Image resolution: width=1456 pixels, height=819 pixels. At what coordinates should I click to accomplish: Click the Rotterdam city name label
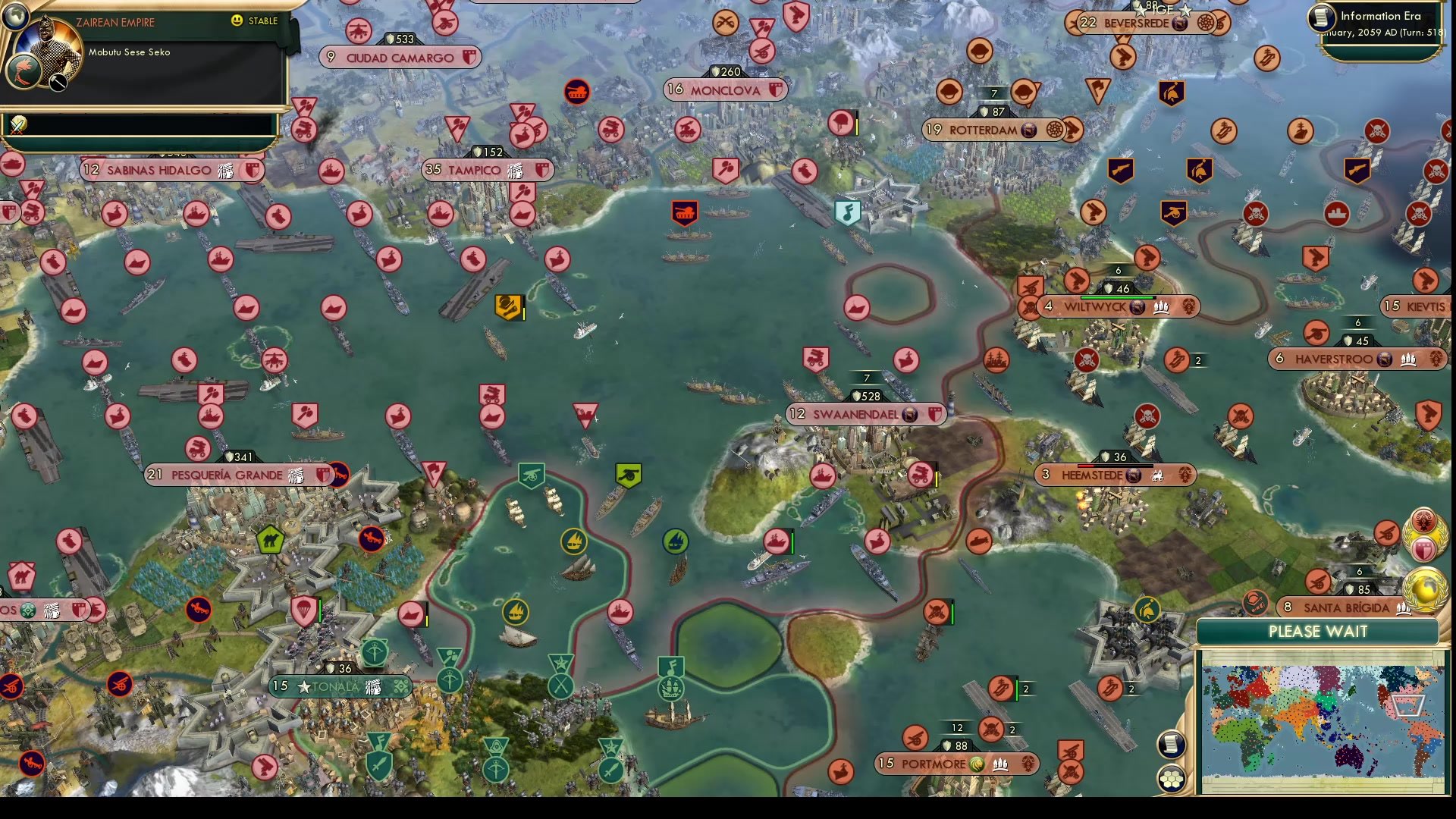[x=983, y=130]
